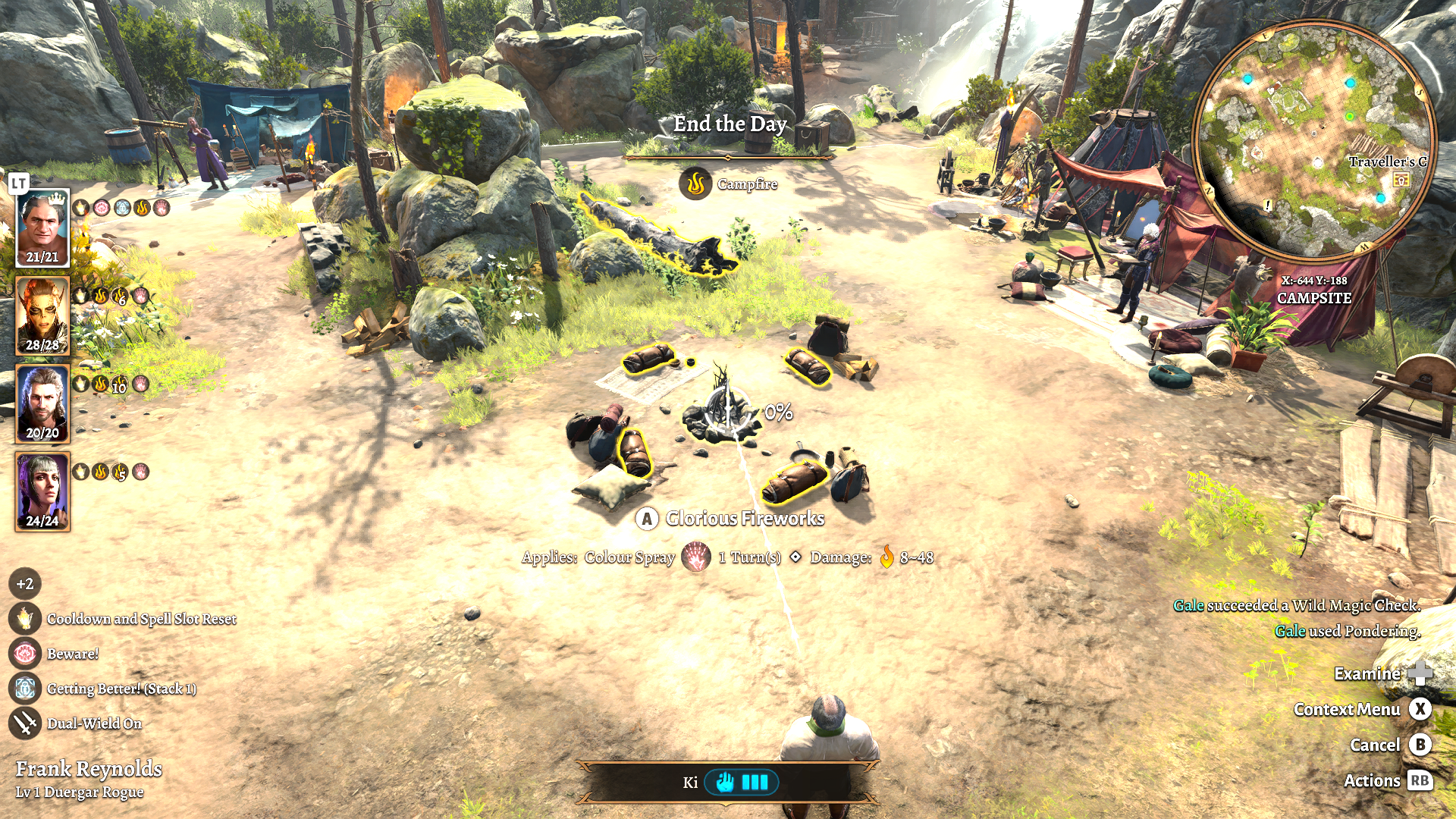Select Frank Reynolds' party portrait
The height and width of the screenshot is (819, 1456).
(42, 227)
